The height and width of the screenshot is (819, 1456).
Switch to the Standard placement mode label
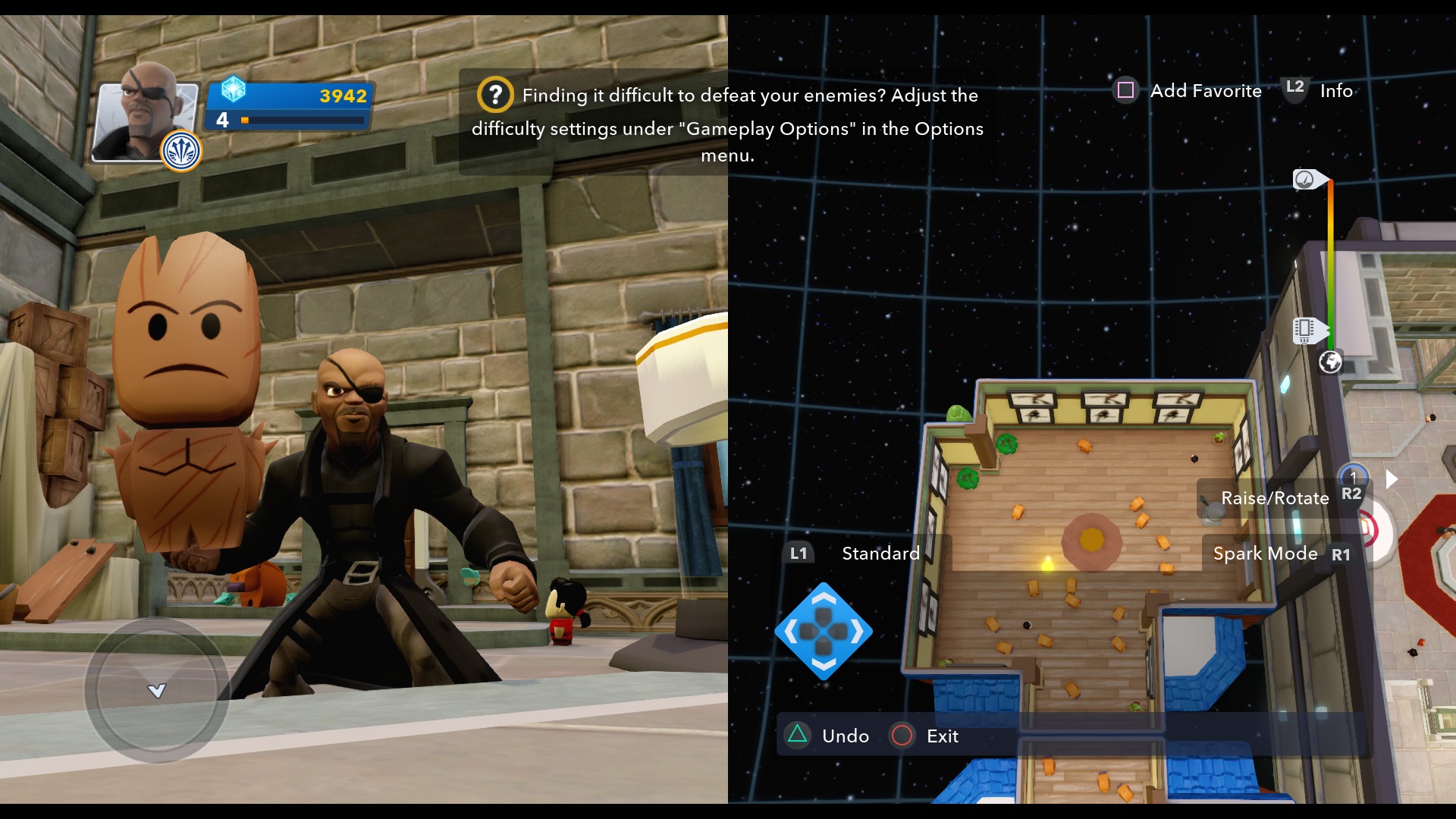tap(880, 554)
